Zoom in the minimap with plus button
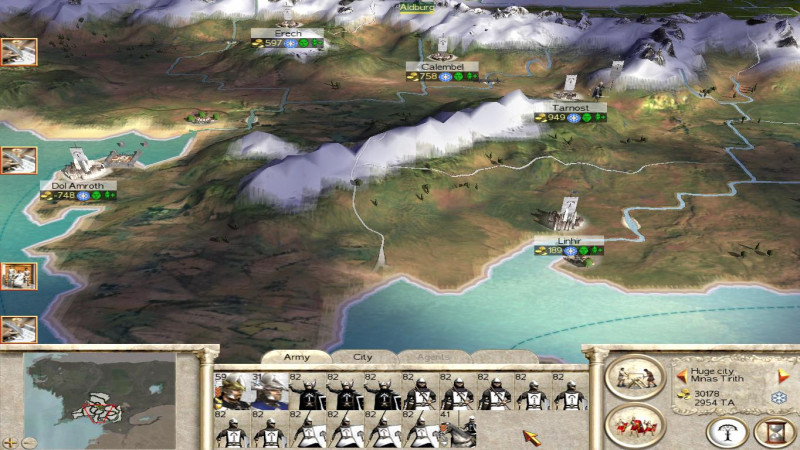This screenshot has width=800, height=450. pos(11,441)
